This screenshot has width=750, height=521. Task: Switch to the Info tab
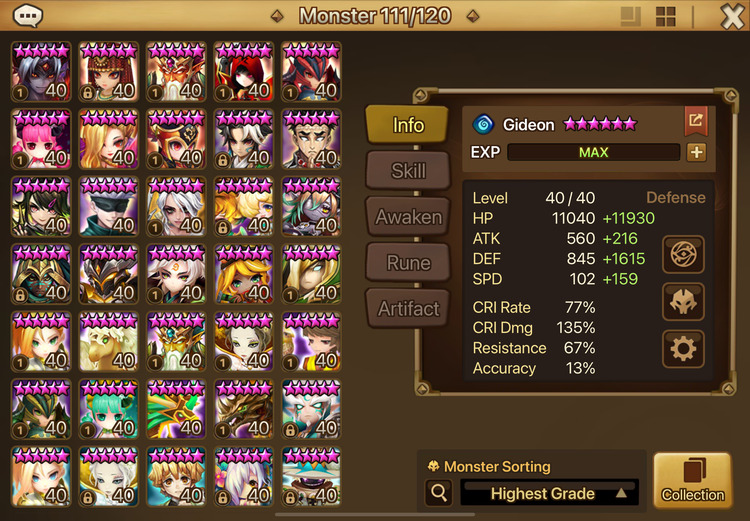[407, 125]
